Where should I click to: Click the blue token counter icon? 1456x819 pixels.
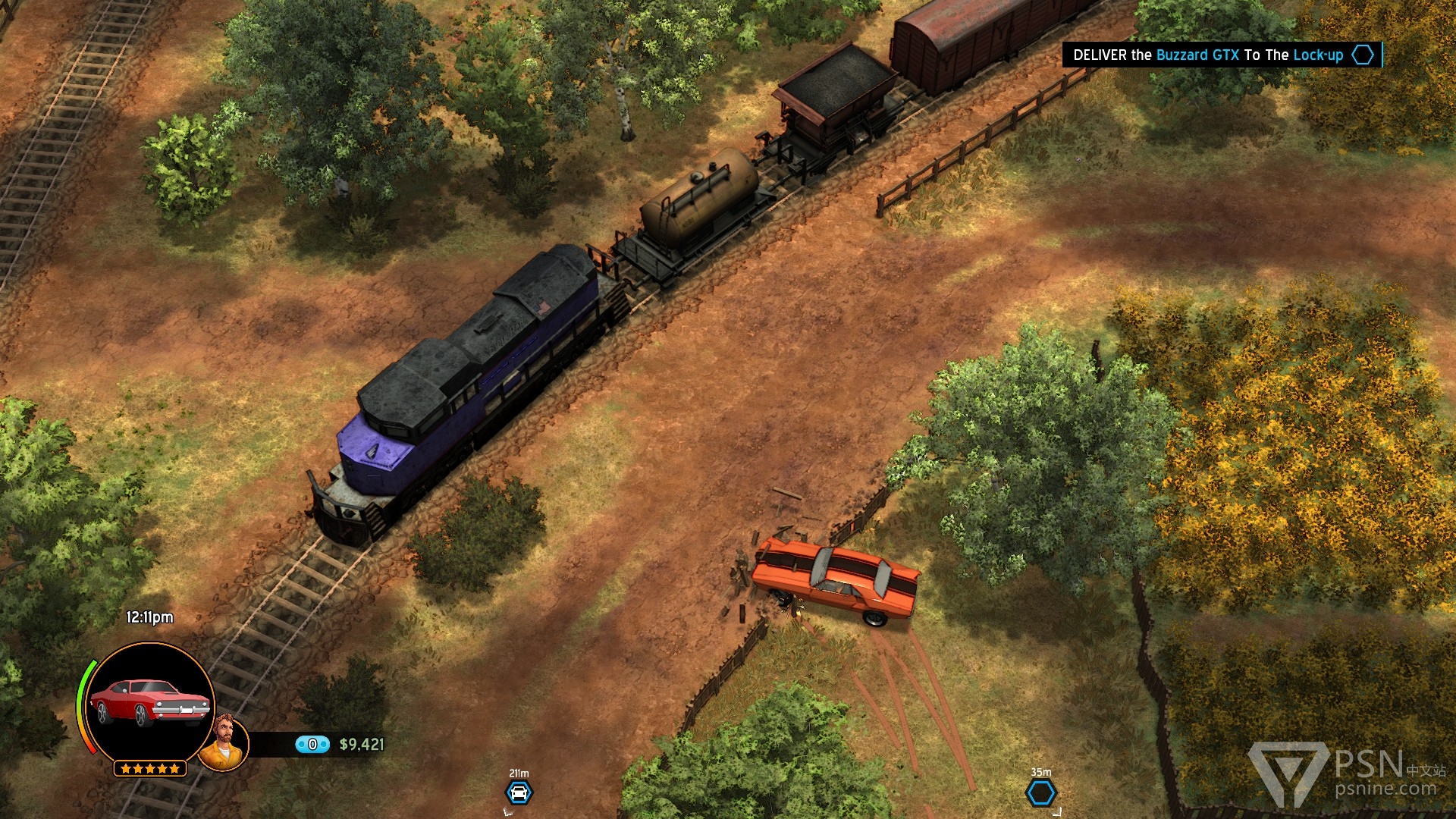tap(312, 745)
